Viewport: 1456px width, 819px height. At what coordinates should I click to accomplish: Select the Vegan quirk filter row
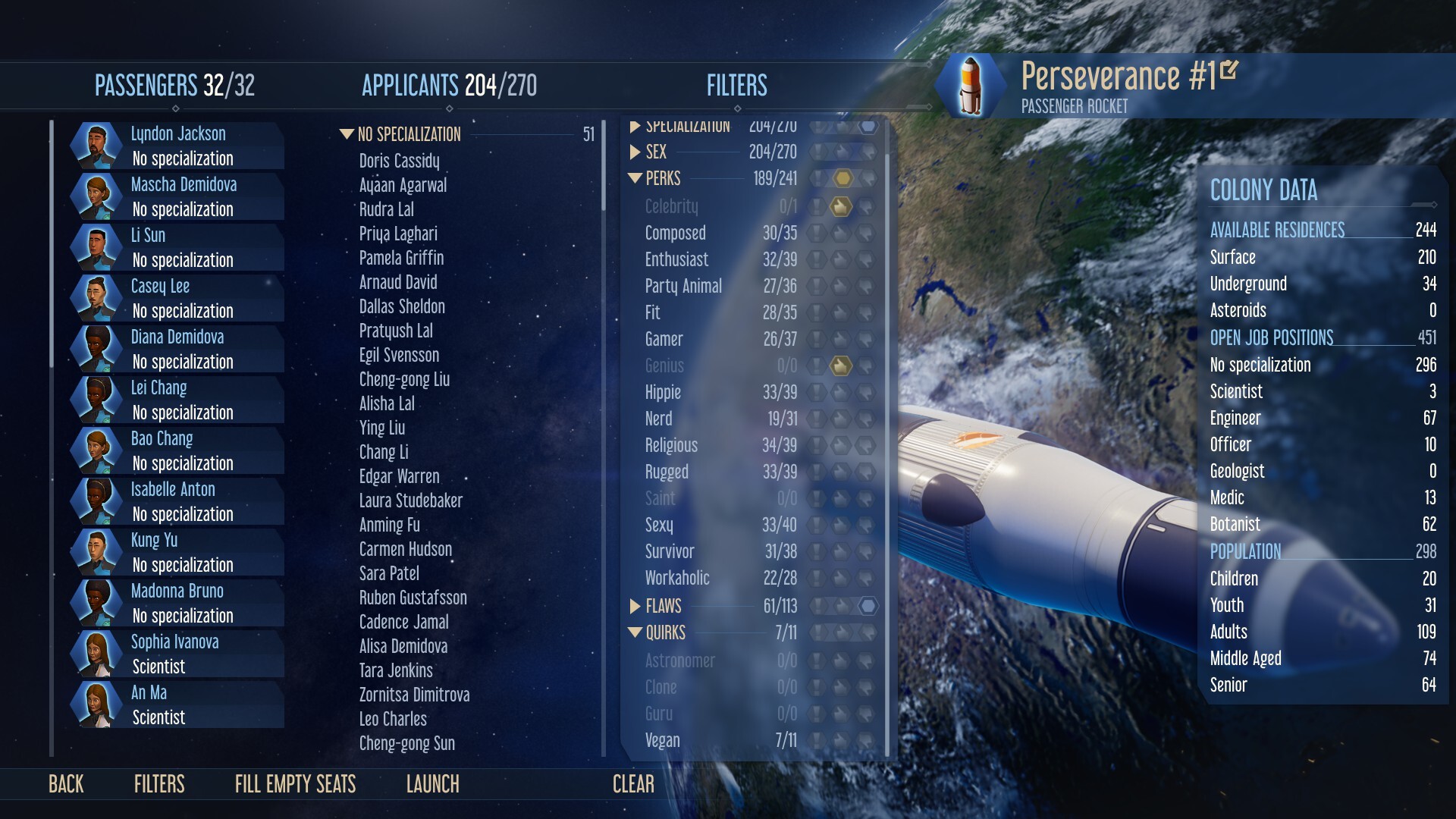(x=663, y=740)
